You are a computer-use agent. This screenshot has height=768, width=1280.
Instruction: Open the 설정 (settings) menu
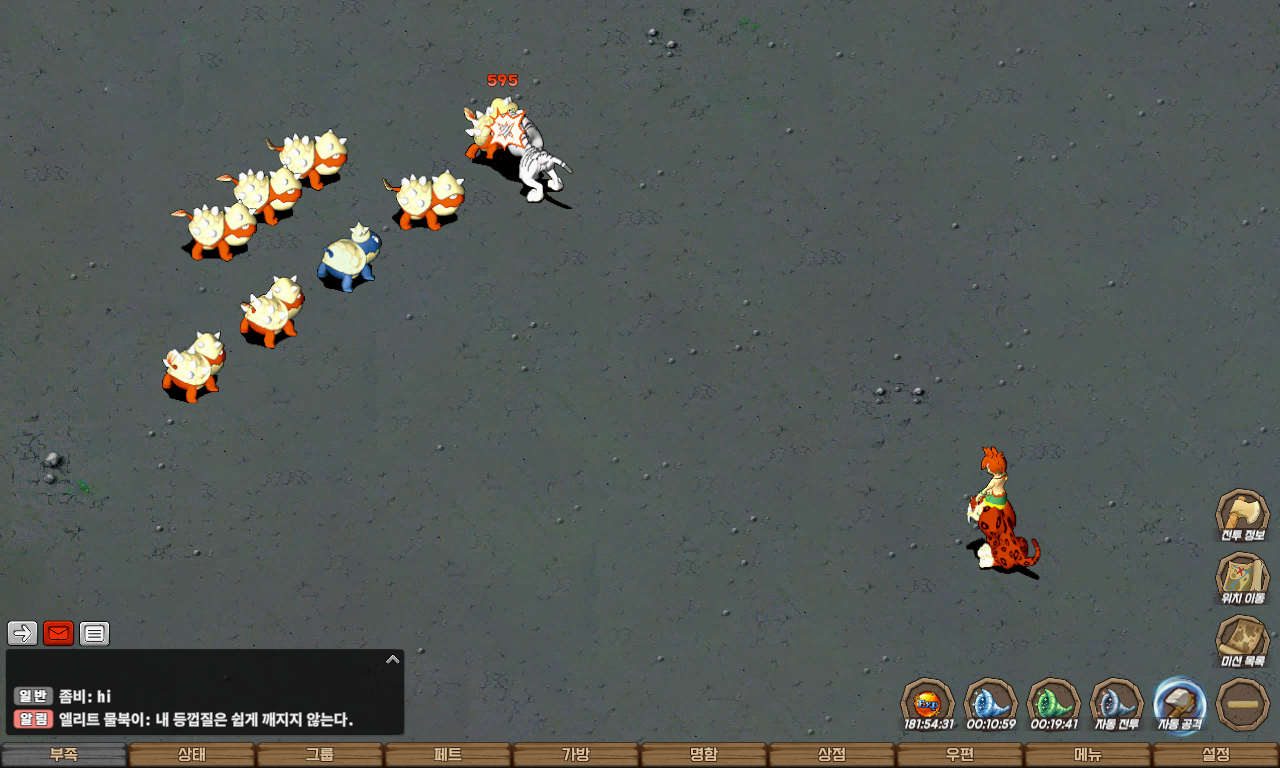click(1216, 755)
